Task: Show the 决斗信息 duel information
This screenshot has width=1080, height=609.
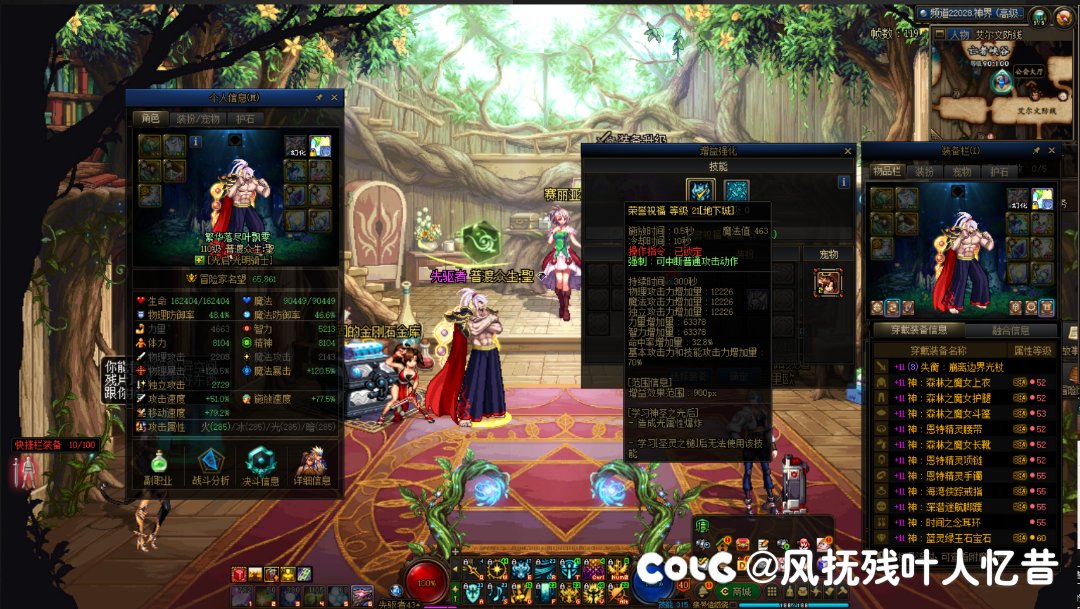Action: pos(262,467)
